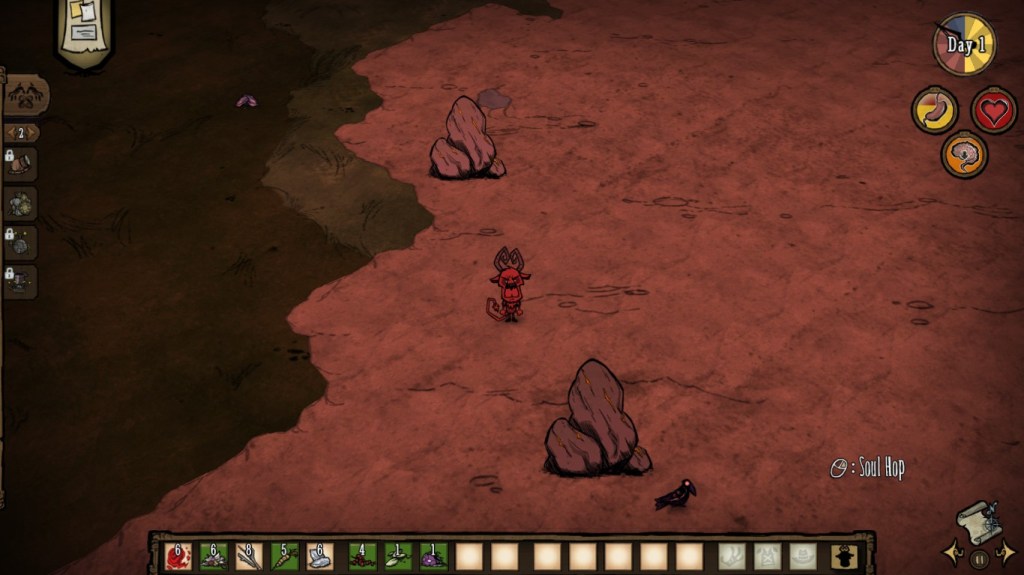Viewport: 1024px width, 575px height.
Task: Select the red berries stack of four
Action: [362, 556]
